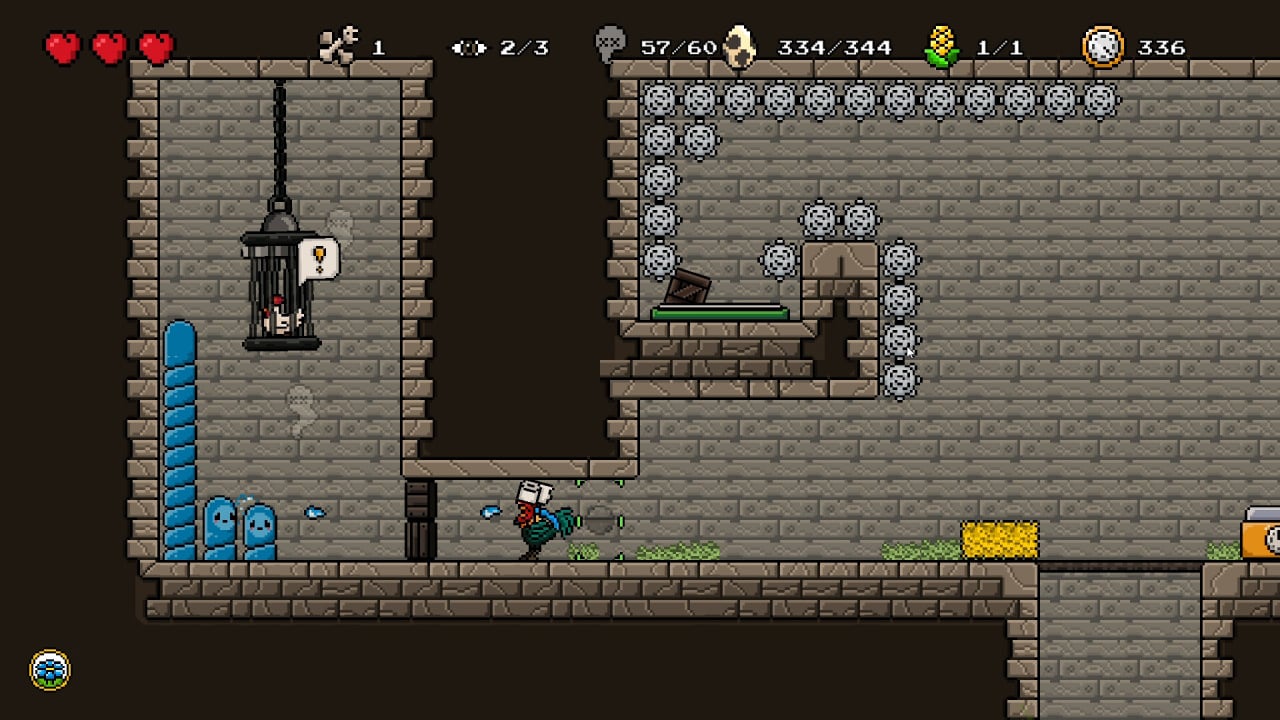Click the silver coin currency icon

(1103, 47)
